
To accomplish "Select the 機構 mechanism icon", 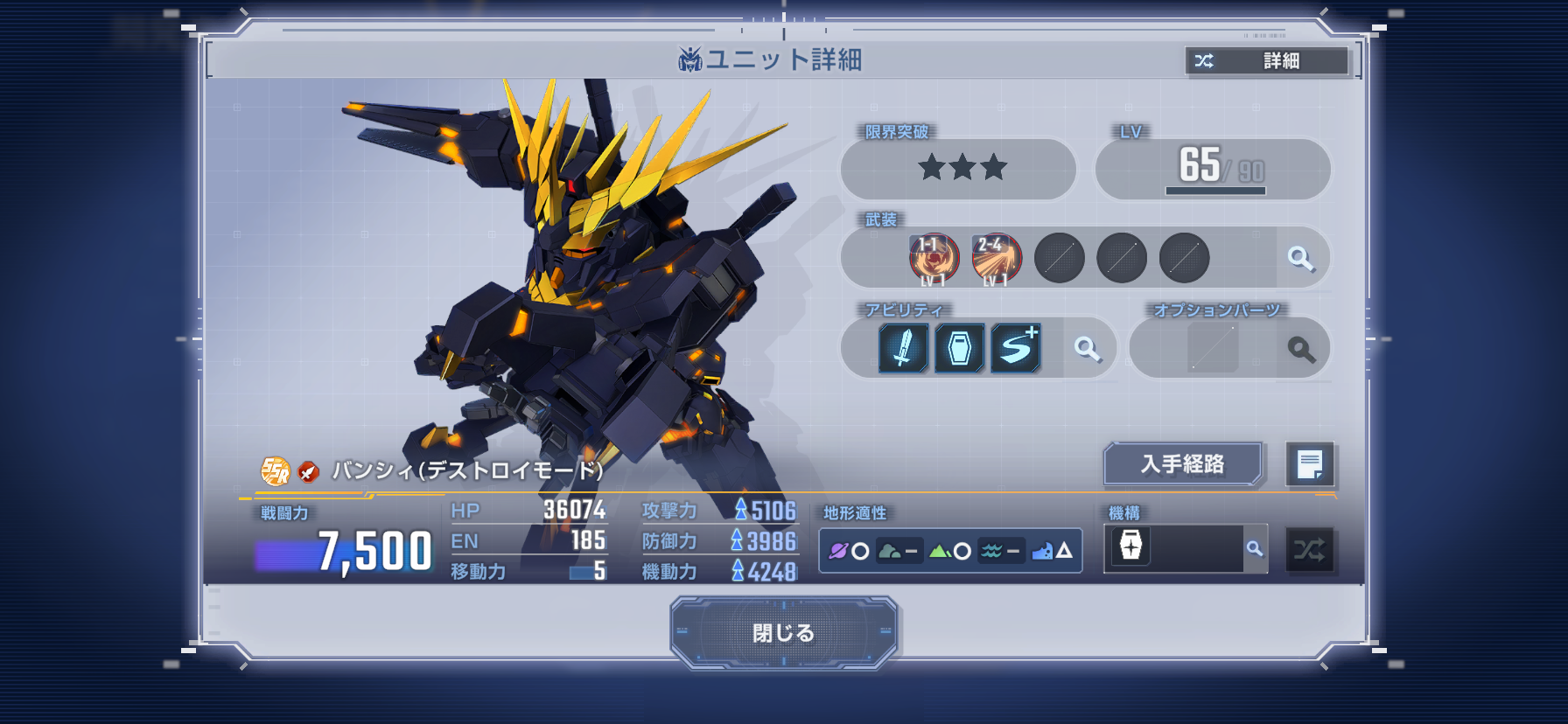I will (x=1130, y=546).
